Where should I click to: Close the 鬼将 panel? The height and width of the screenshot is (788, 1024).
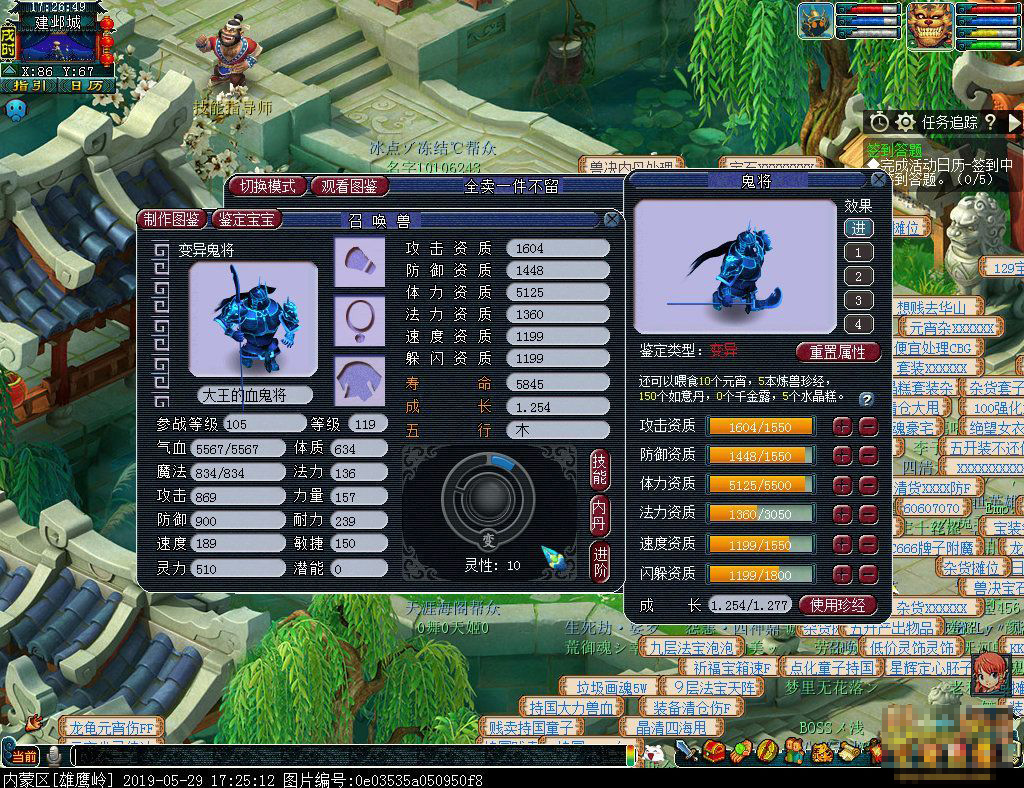pos(878,181)
